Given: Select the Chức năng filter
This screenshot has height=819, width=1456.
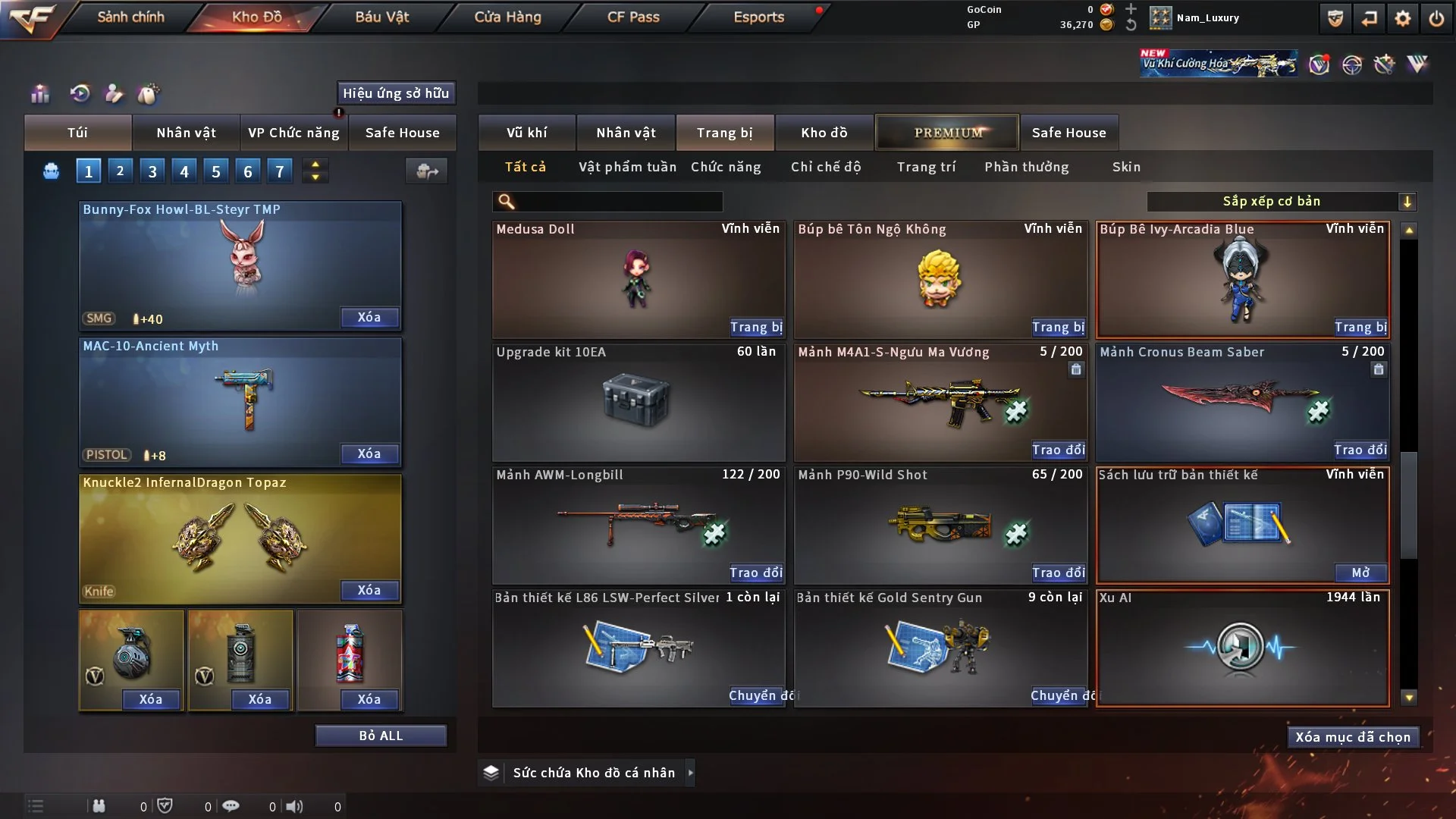Looking at the screenshot, I should tap(726, 167).
